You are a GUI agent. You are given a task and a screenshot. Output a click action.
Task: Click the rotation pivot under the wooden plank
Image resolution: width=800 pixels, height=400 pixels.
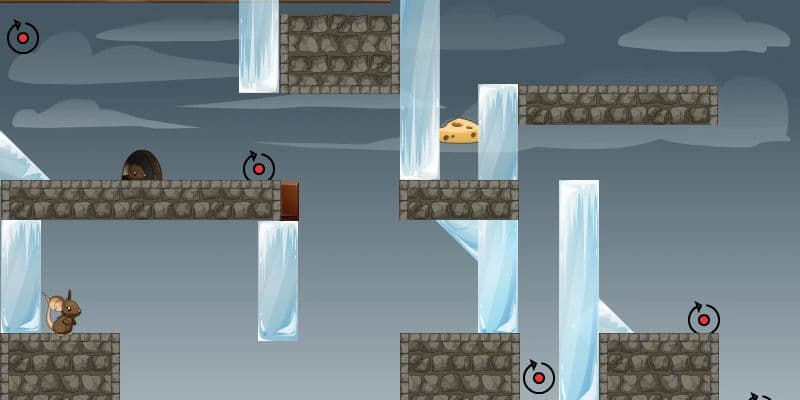click(x=23, y=38)
